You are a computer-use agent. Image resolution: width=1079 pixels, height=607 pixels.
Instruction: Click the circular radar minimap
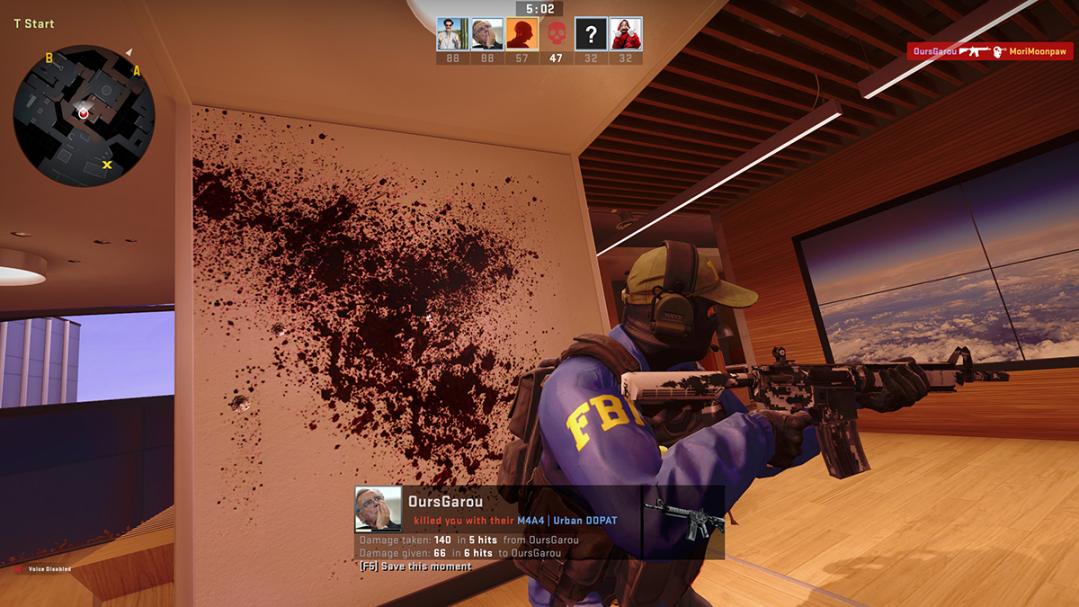click(84, 115)
